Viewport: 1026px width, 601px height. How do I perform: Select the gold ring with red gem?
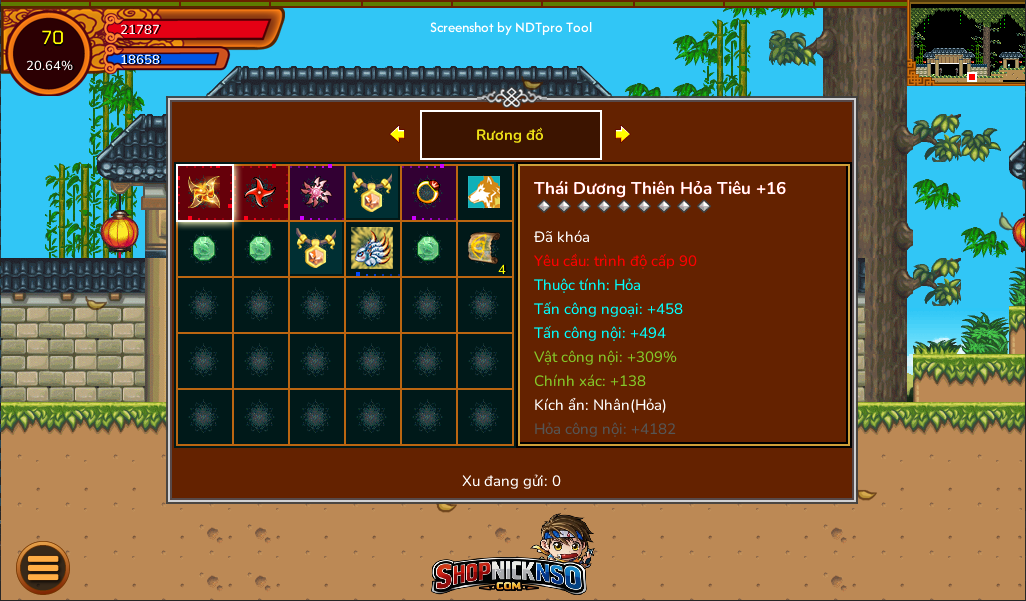(x=429, y=193)
